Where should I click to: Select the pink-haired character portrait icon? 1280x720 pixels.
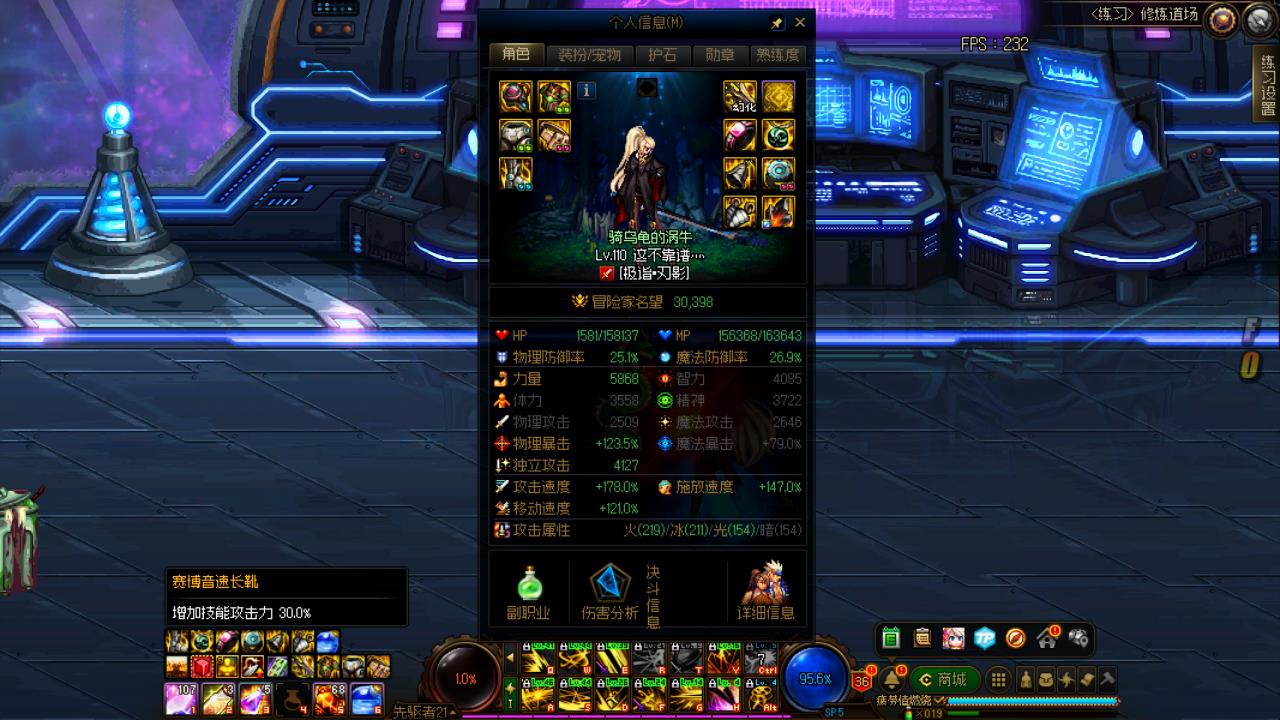(953, 638)
